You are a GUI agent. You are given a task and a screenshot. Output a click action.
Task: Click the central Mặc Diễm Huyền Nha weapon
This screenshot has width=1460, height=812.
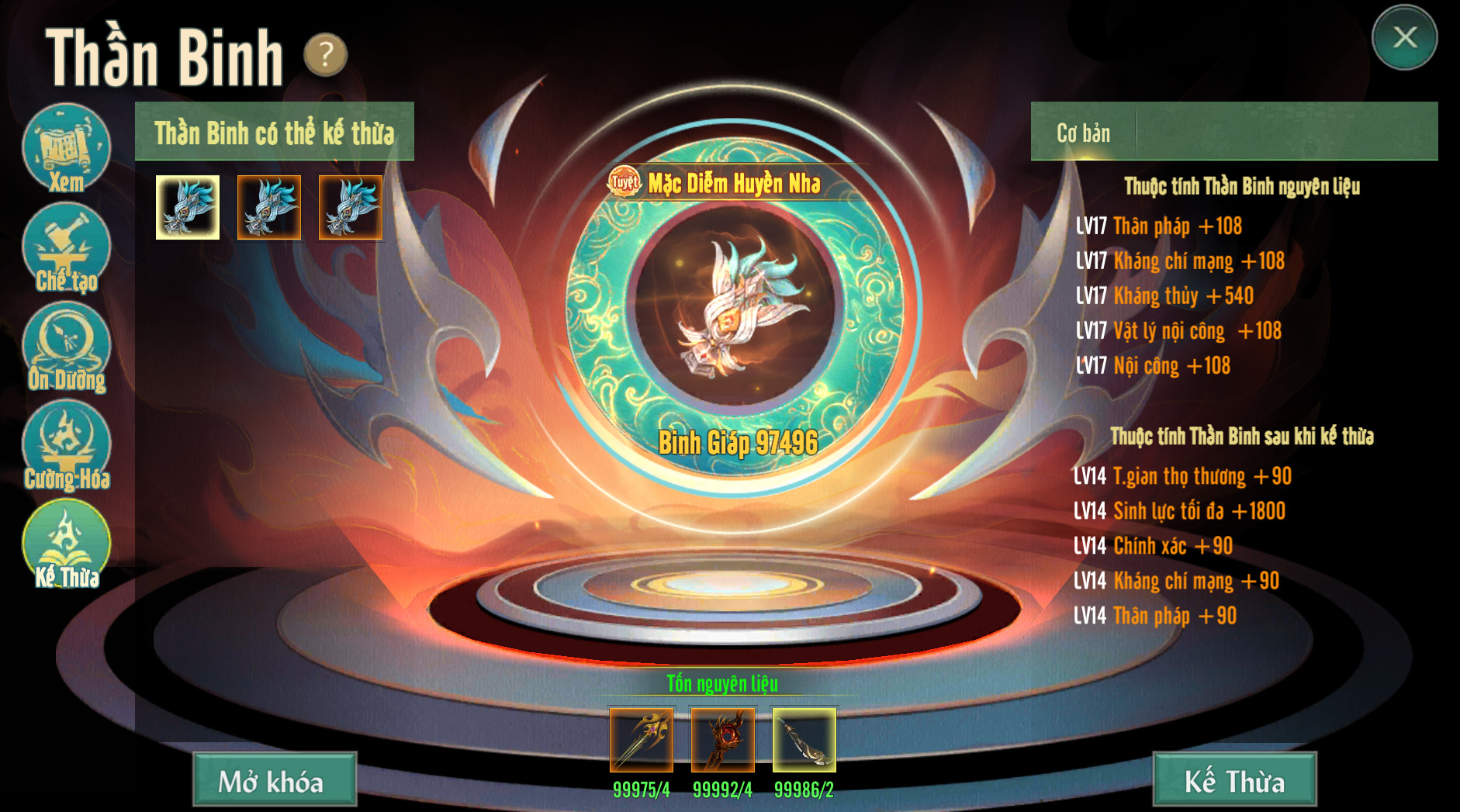coord(734,308)
